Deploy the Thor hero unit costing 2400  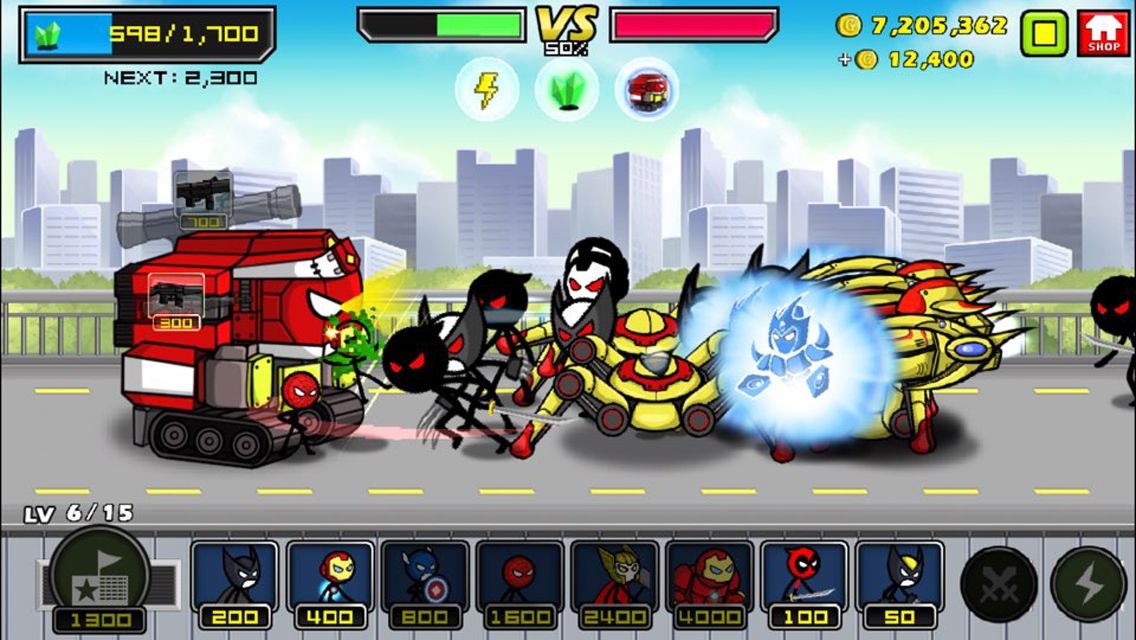(x=615, y=584)
